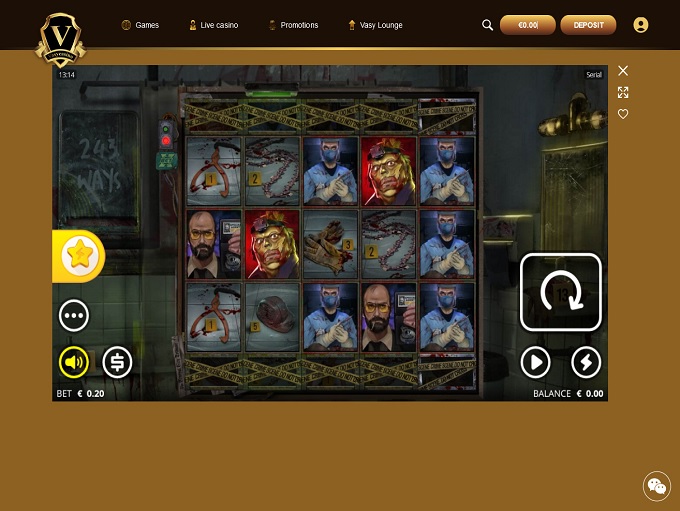Open bet settings with the dollar coin button
Screen dimensions: 680x511
pos(117,362)
